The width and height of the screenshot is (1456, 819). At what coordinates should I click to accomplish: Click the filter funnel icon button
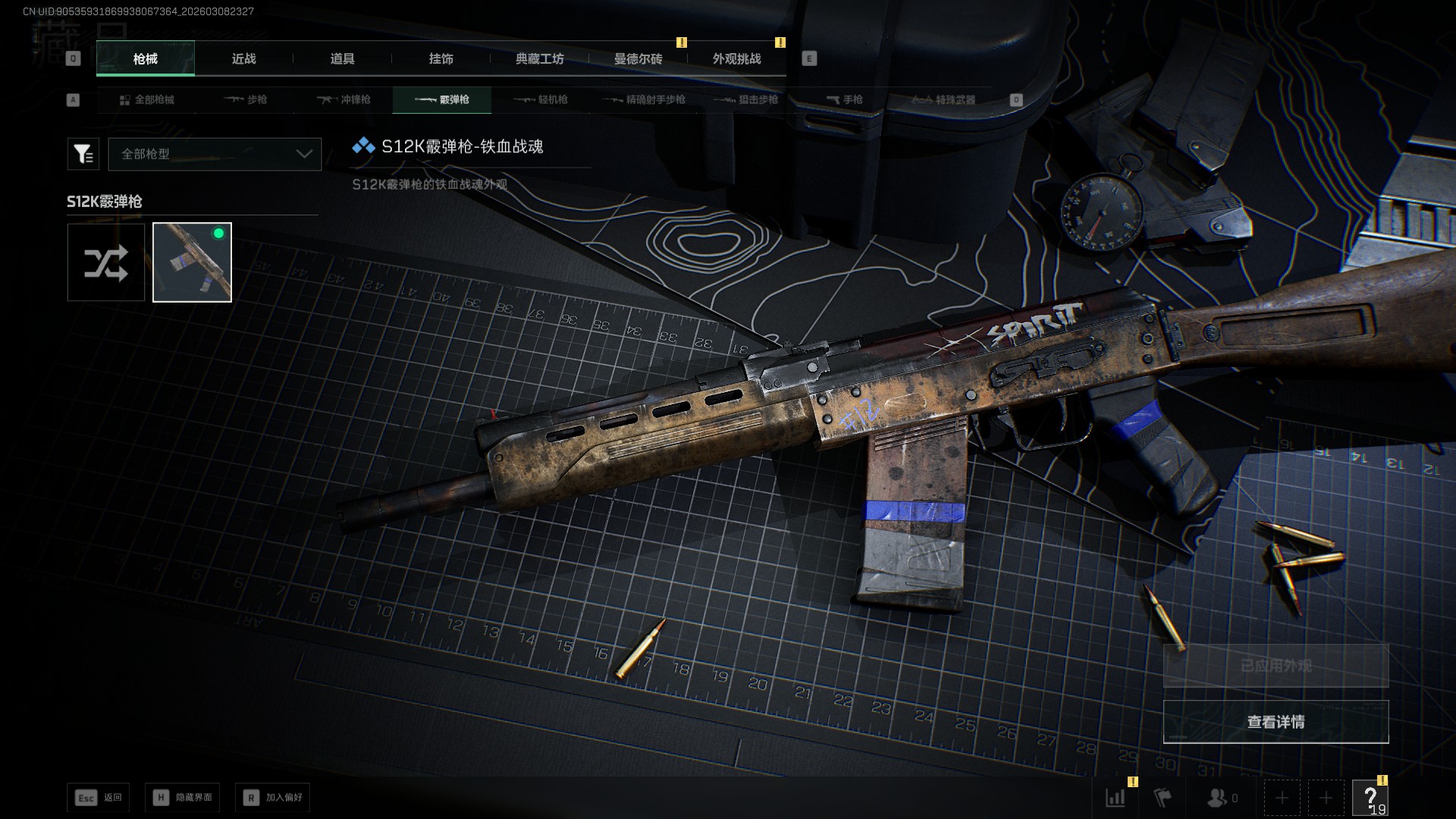point(83,154)
